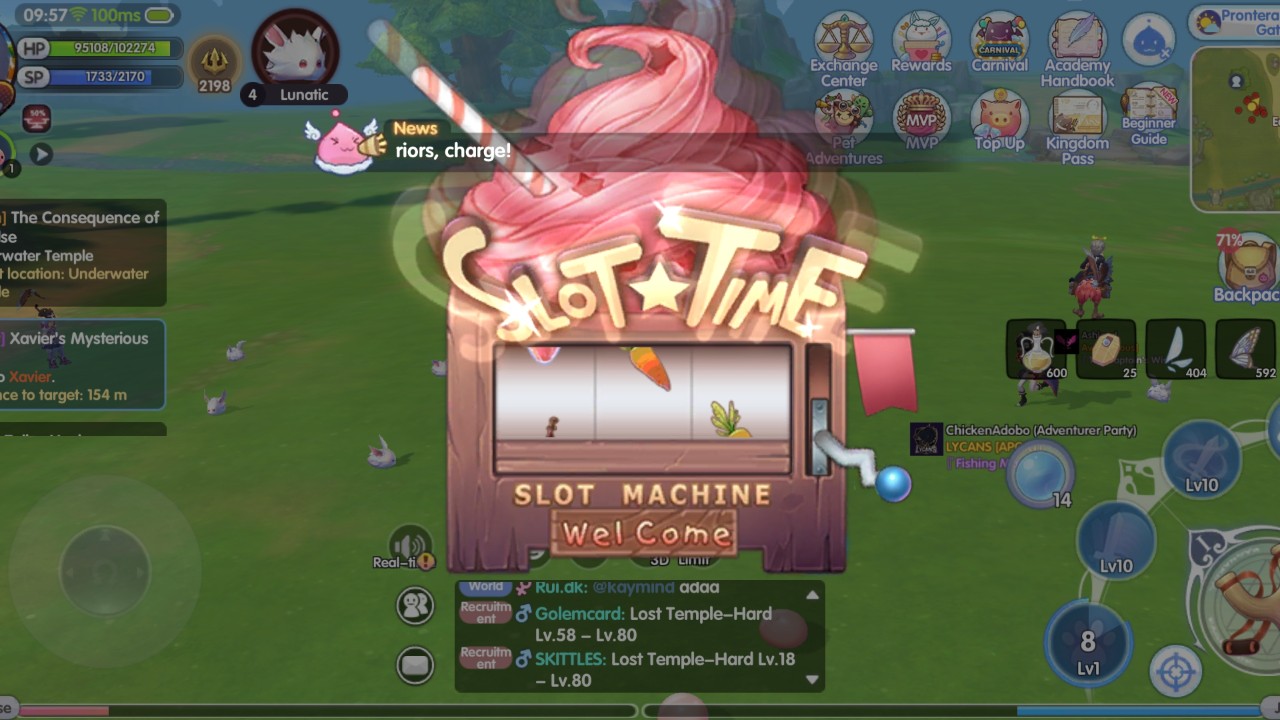Open the mail envelope icon
Screen dimensions: 1280x720
(x=415, y=663)
